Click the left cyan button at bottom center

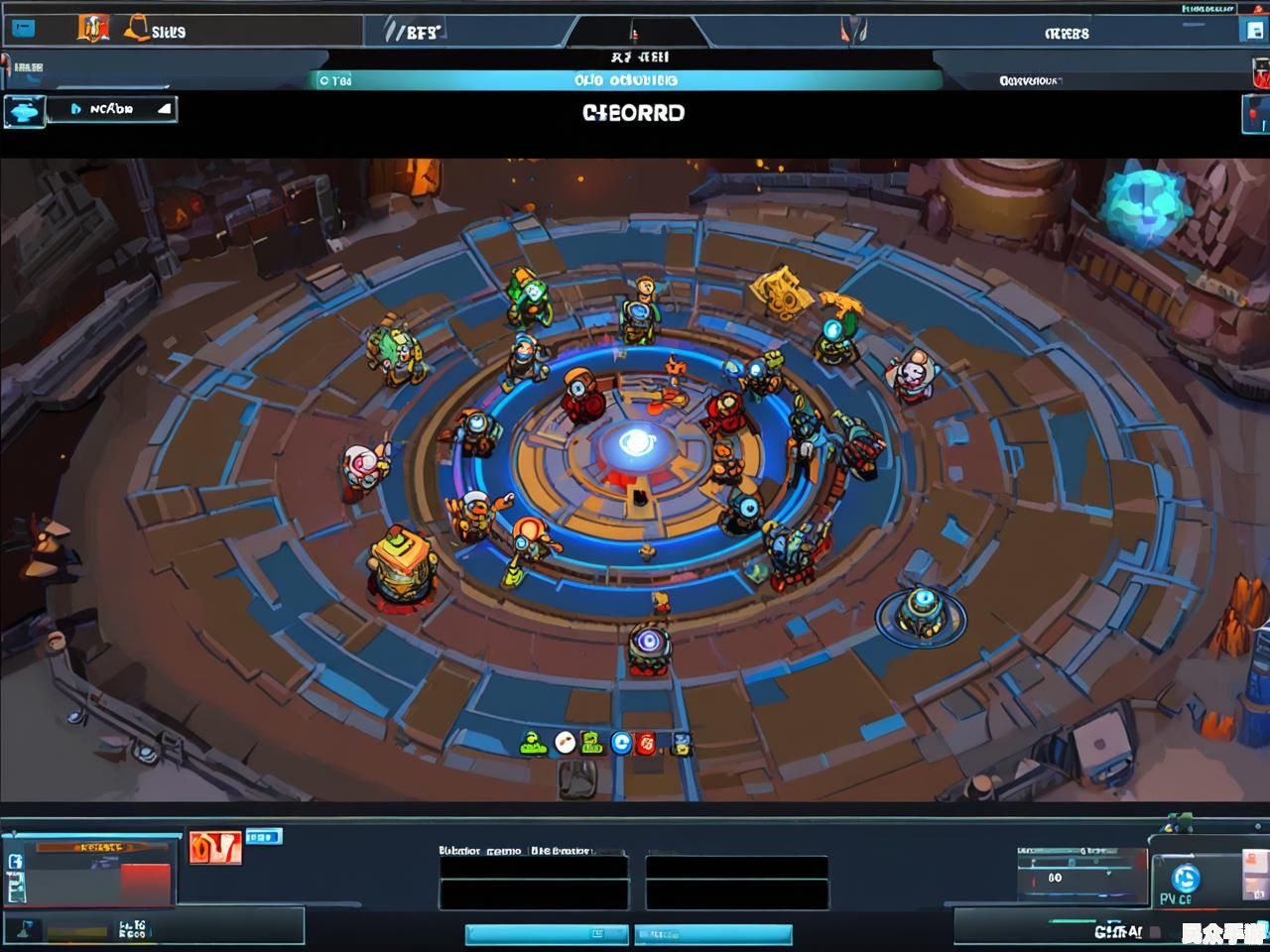coord(547,934)
